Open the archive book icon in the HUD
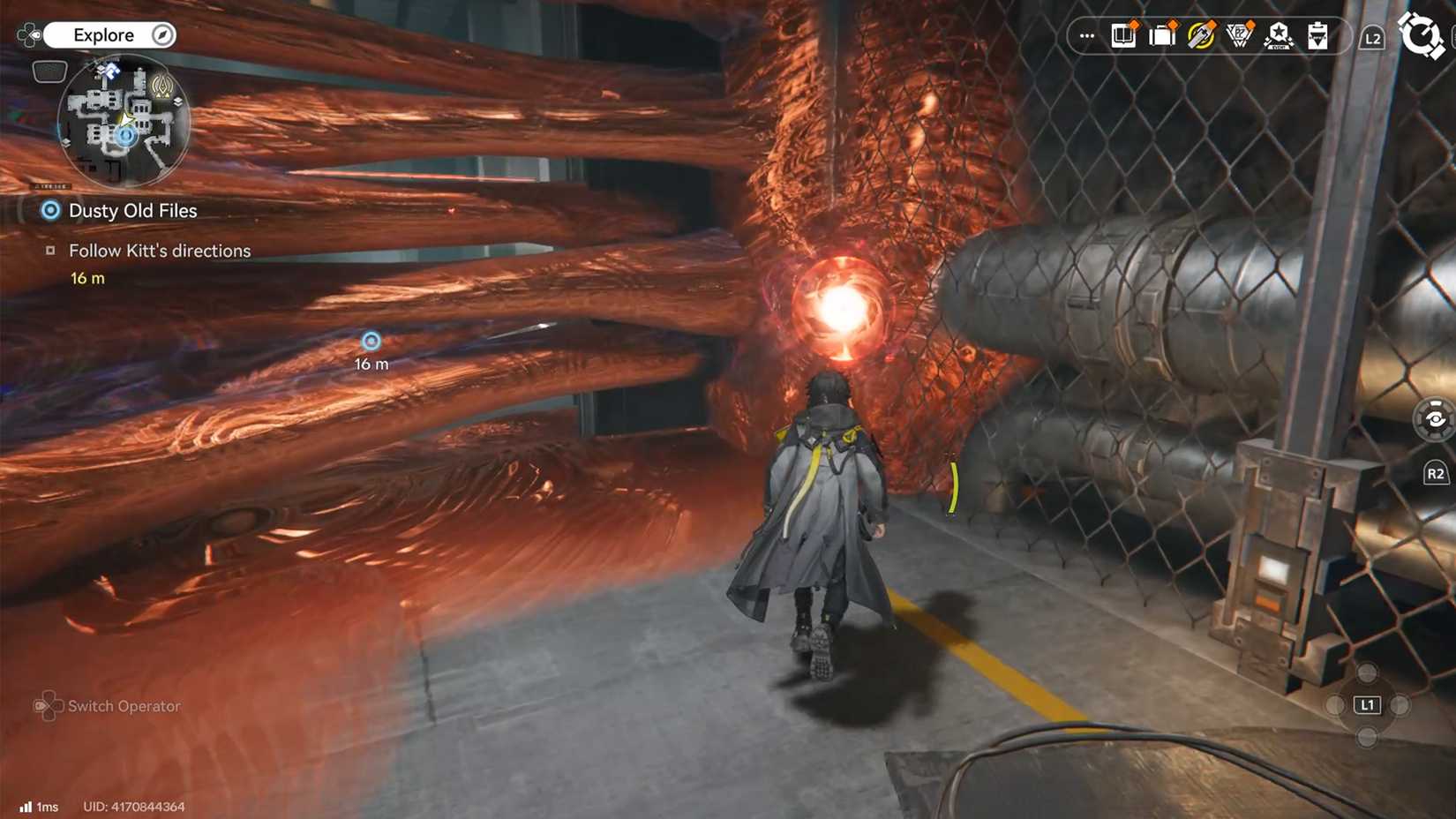 1122,35
